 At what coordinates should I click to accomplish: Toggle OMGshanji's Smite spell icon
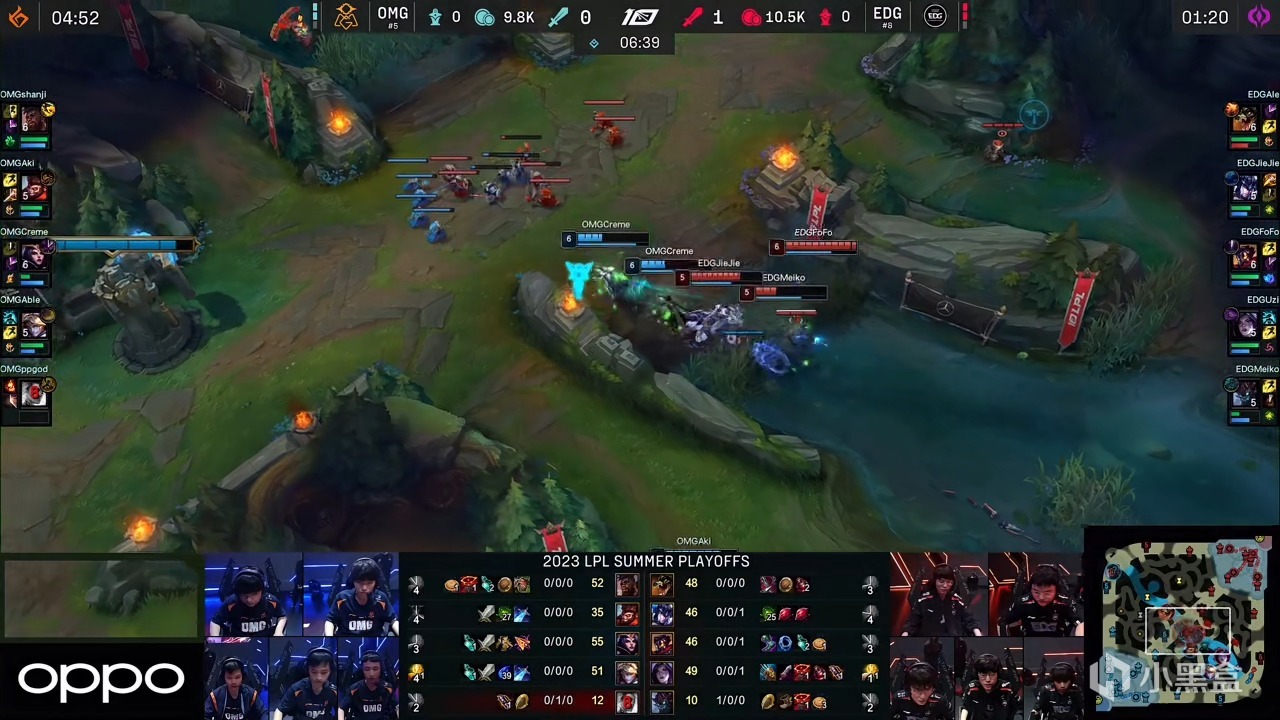pyautogui.click(x=10, y=141)
